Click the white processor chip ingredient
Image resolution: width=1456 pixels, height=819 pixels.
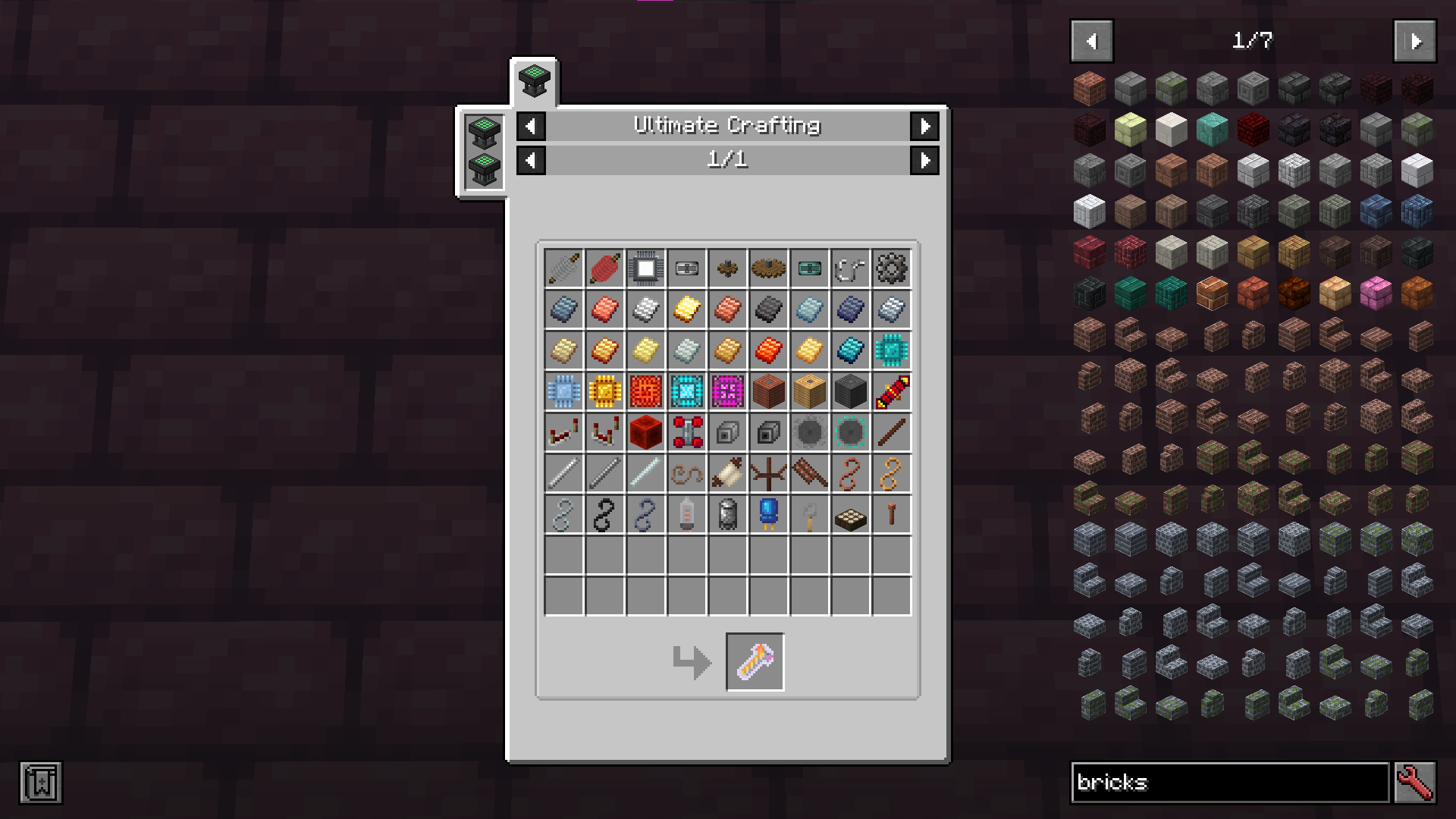[x=646, y=268]
